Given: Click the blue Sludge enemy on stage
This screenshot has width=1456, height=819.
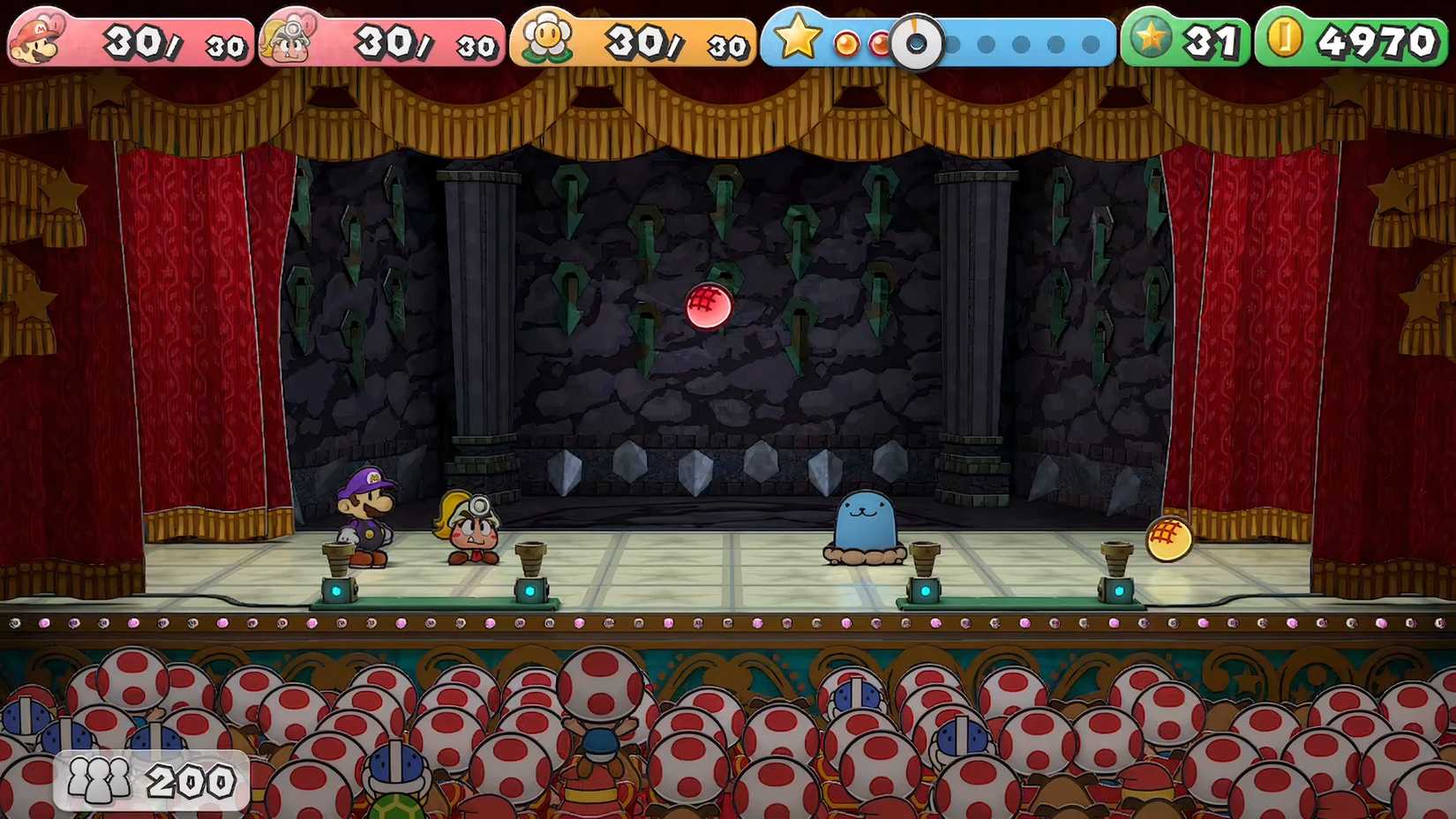Looking at the screenshot, I should pos(865,525).
